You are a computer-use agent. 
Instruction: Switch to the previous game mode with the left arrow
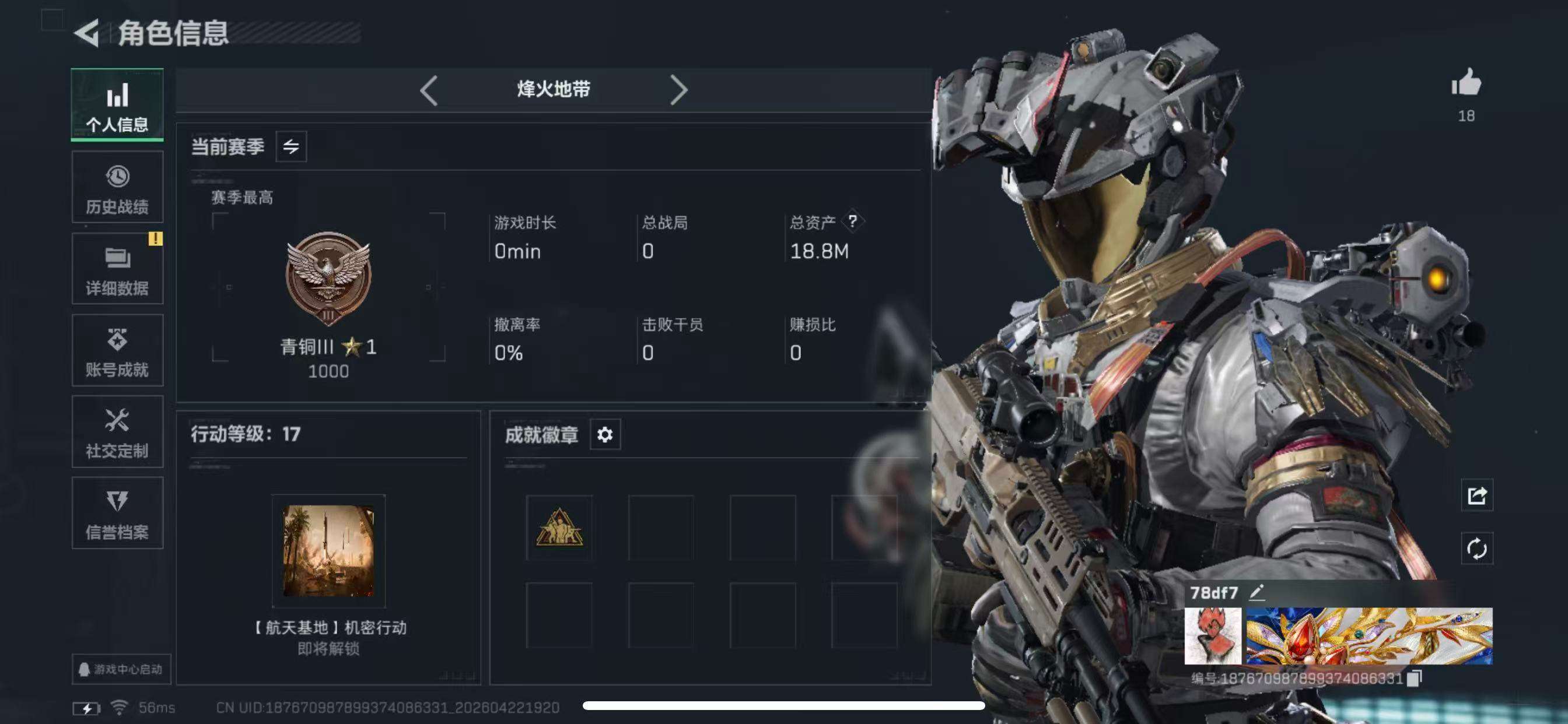(x=429, y=91)
